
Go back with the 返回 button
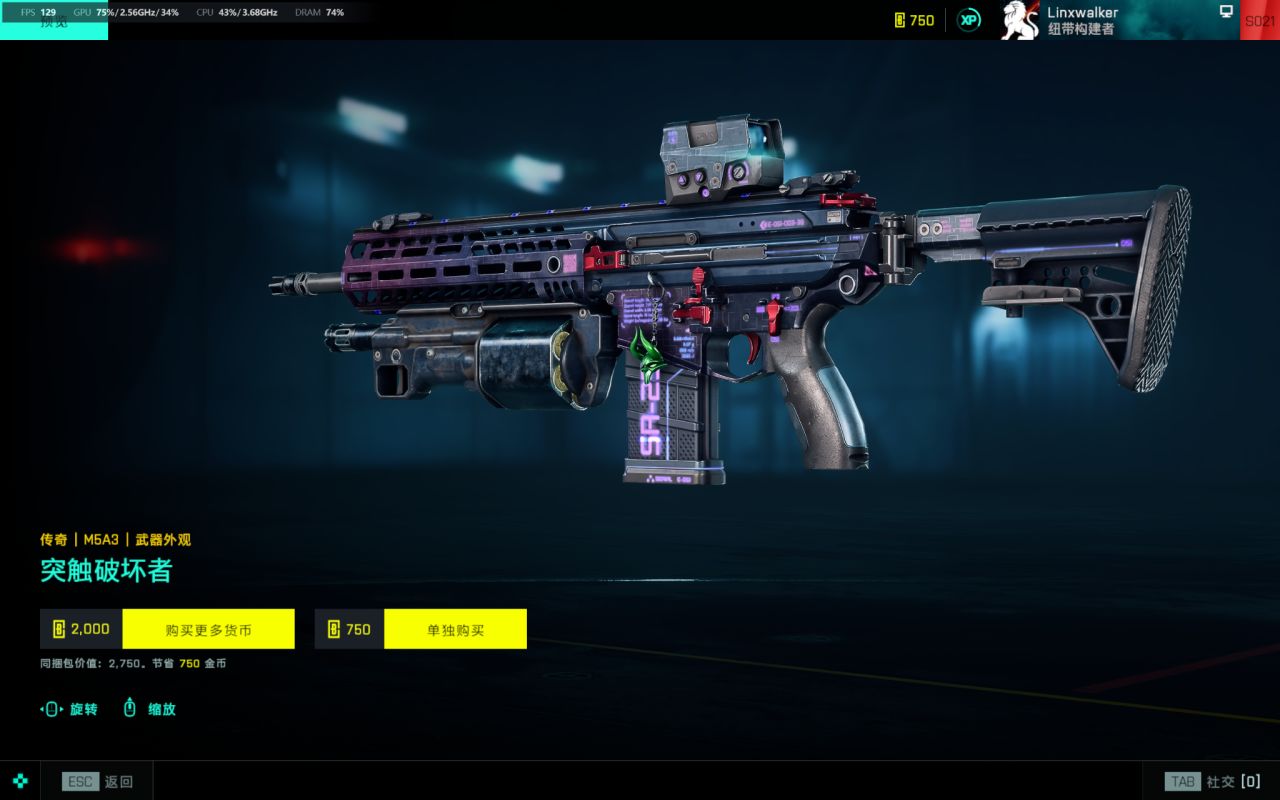click(x=97, y=781)
